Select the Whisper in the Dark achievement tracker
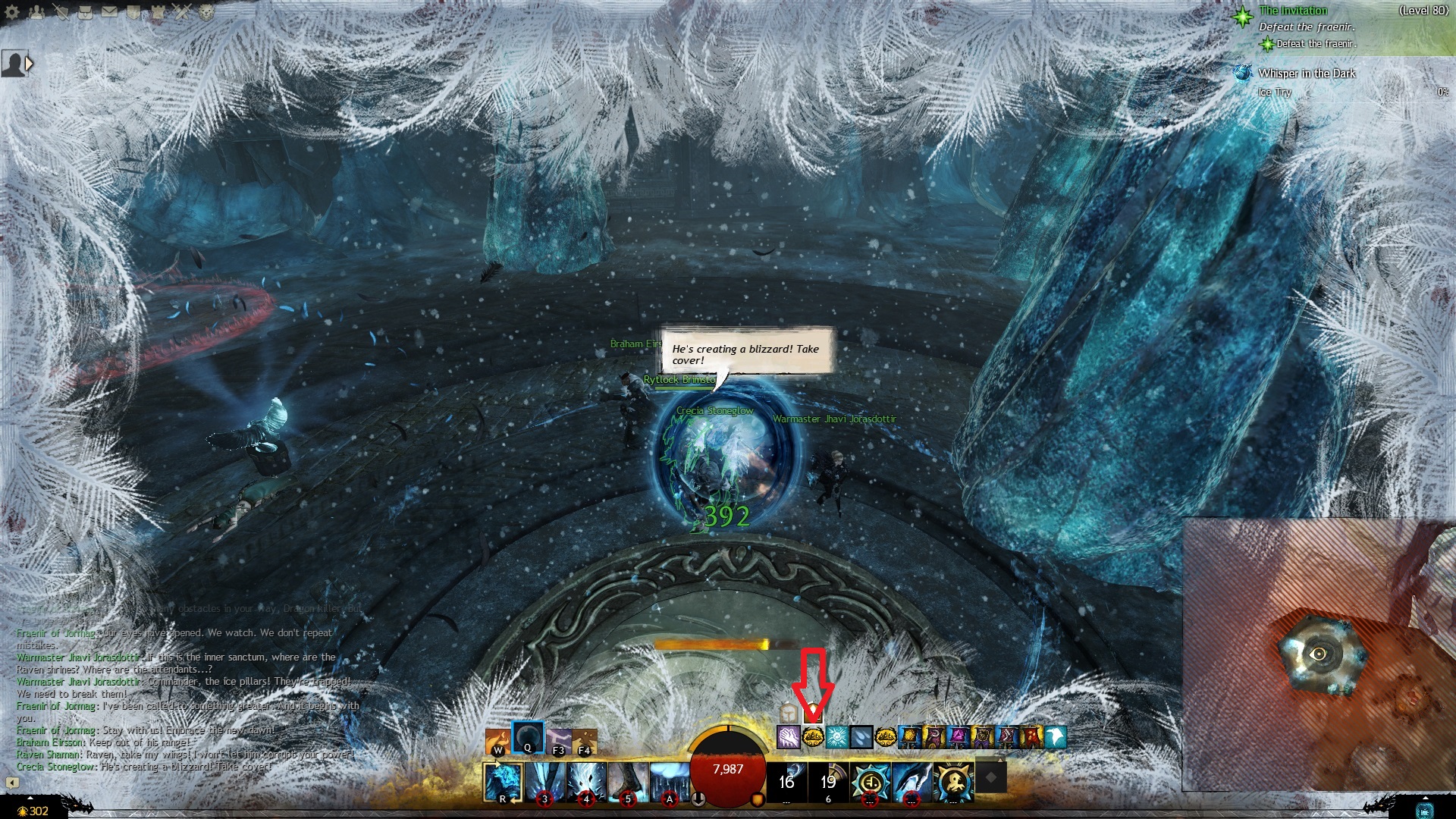 tap(1306, 74)
